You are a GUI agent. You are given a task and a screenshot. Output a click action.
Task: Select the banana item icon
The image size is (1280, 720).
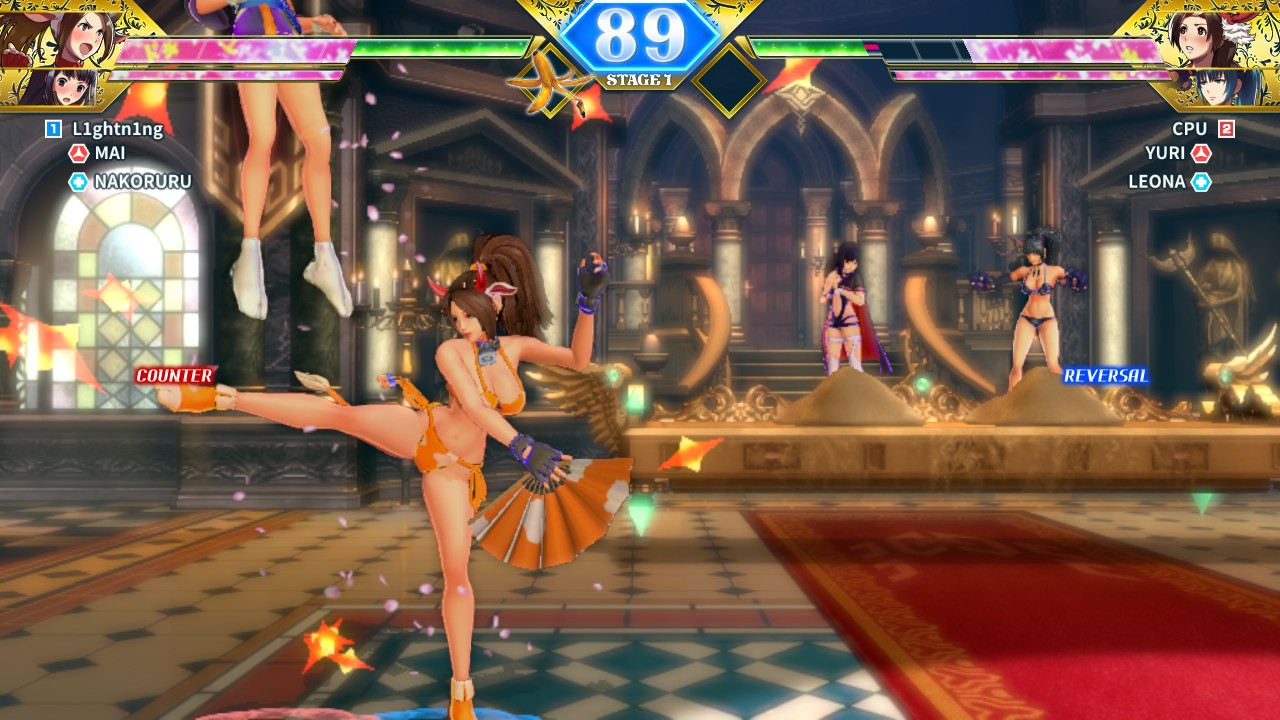point(547,80)
